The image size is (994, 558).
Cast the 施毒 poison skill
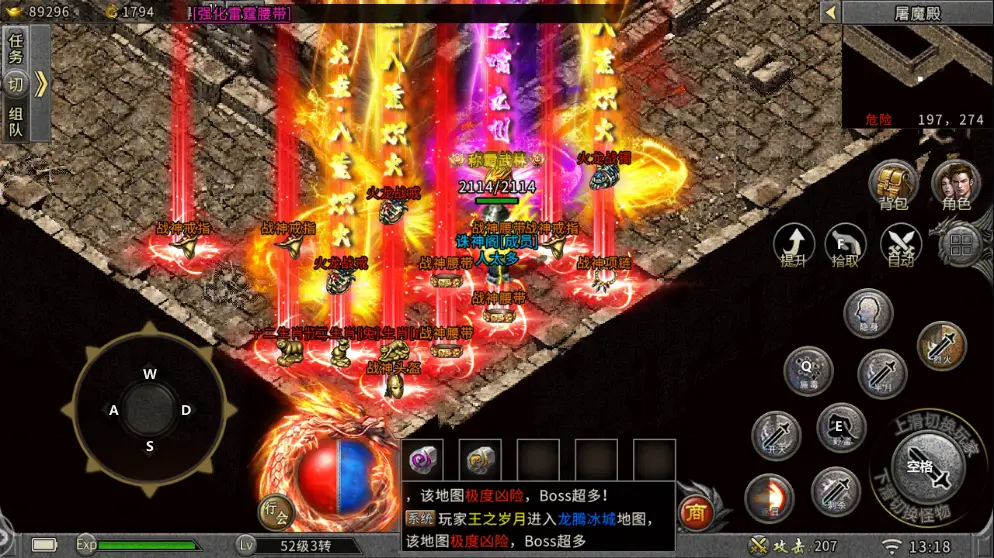(x=808, y=370)
